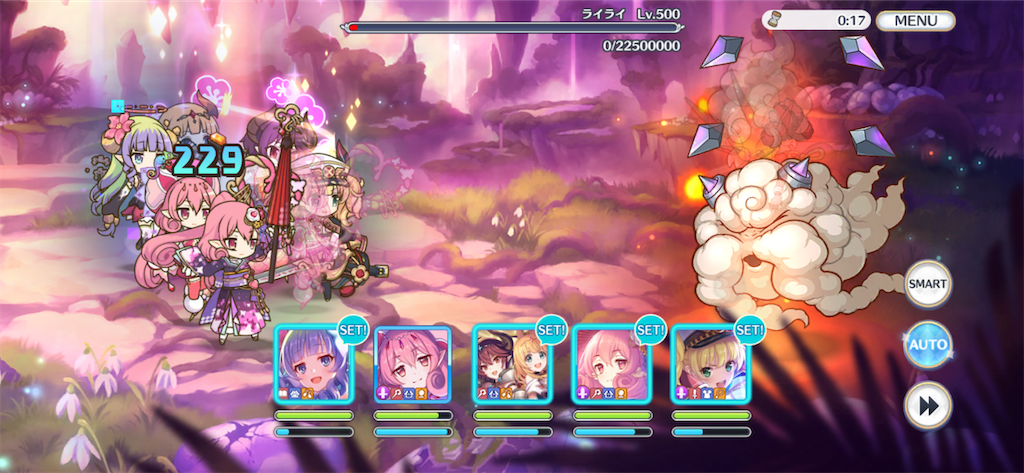Toggle the SMART battle mode
Viewport: 1024px width, 473px height.
click(x=927, y=284)
